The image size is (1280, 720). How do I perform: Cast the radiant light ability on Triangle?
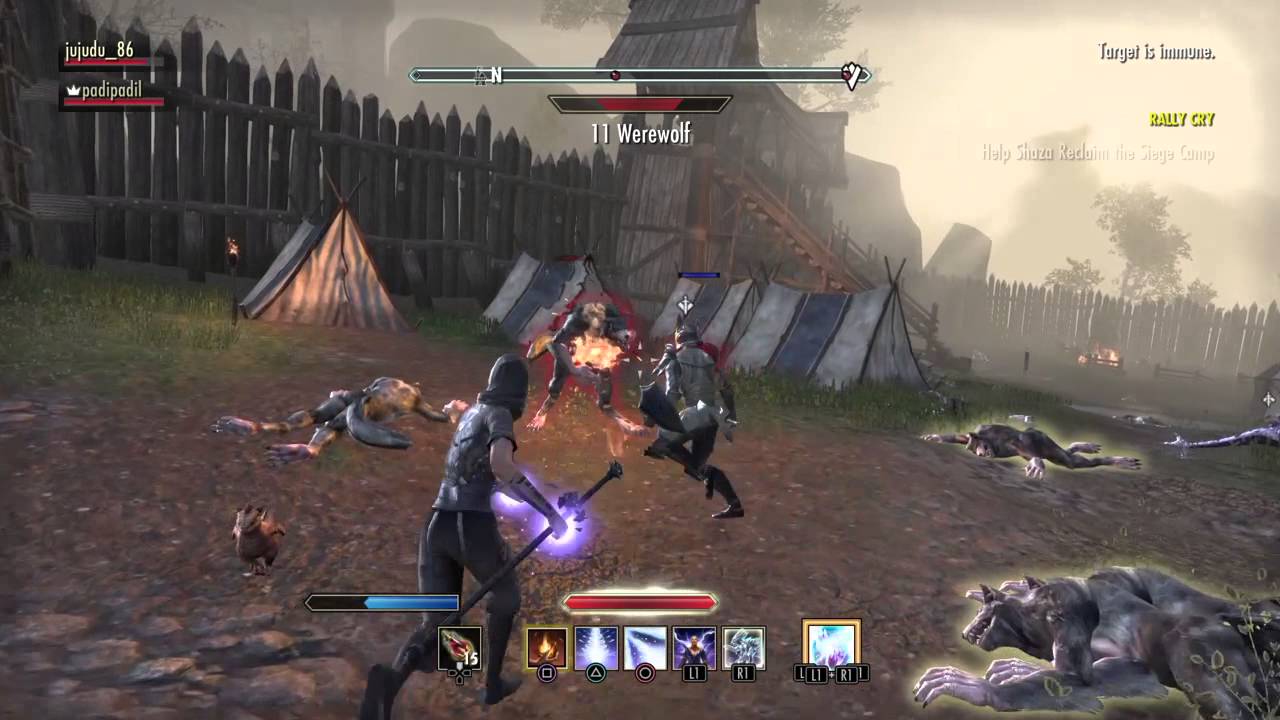595,646
